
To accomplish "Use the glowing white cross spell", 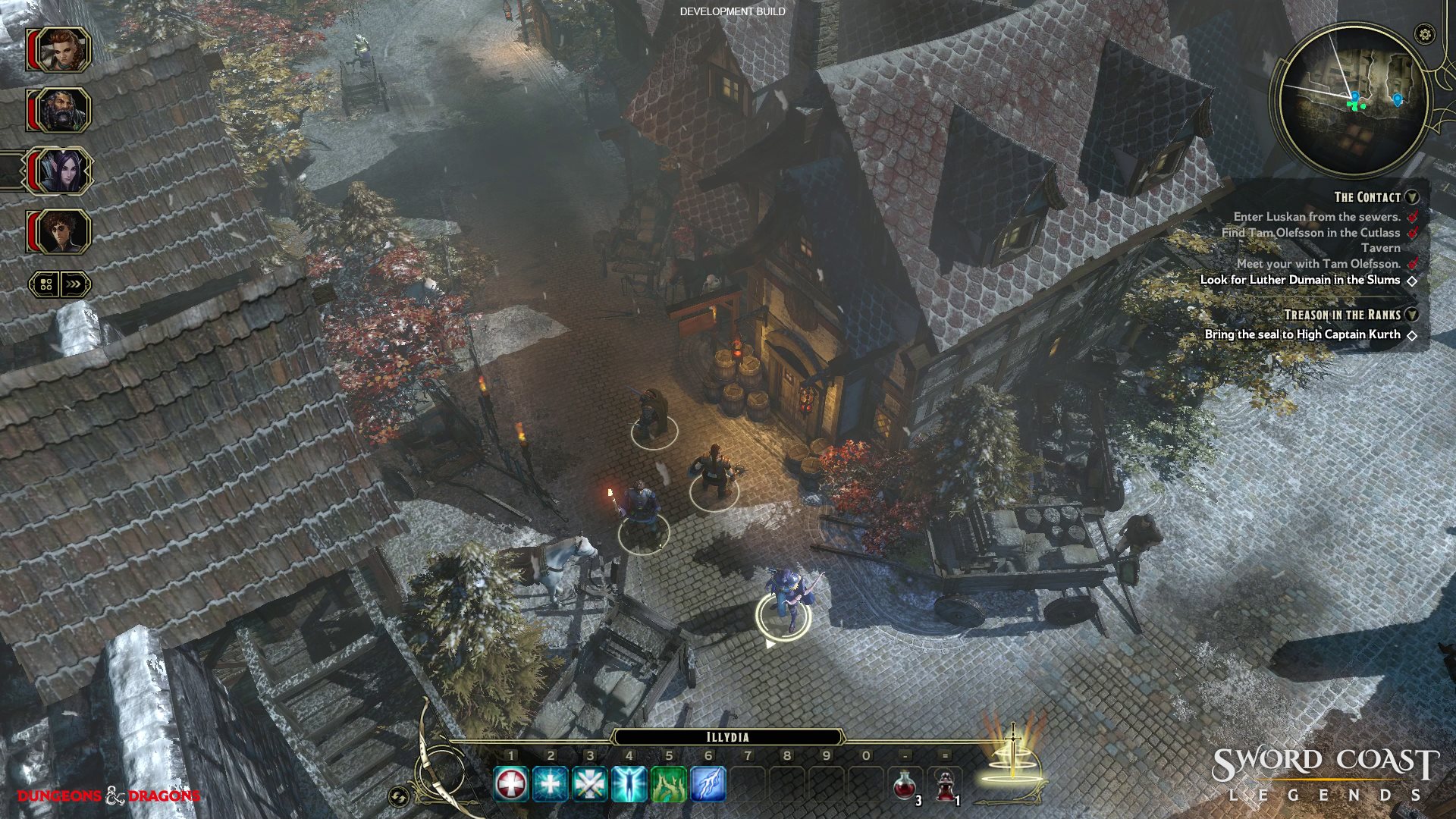I will coord(551,784).
